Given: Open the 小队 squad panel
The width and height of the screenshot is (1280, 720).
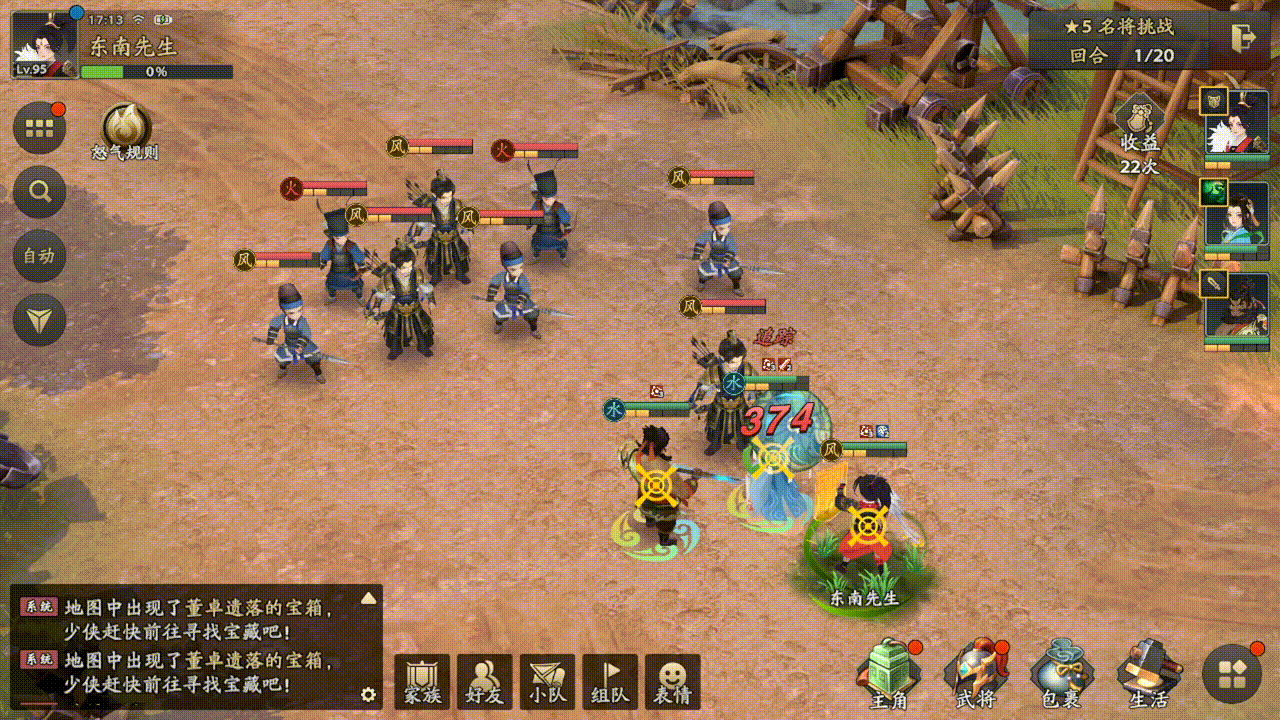Looking at the screenshot, I should coord(547,683).
